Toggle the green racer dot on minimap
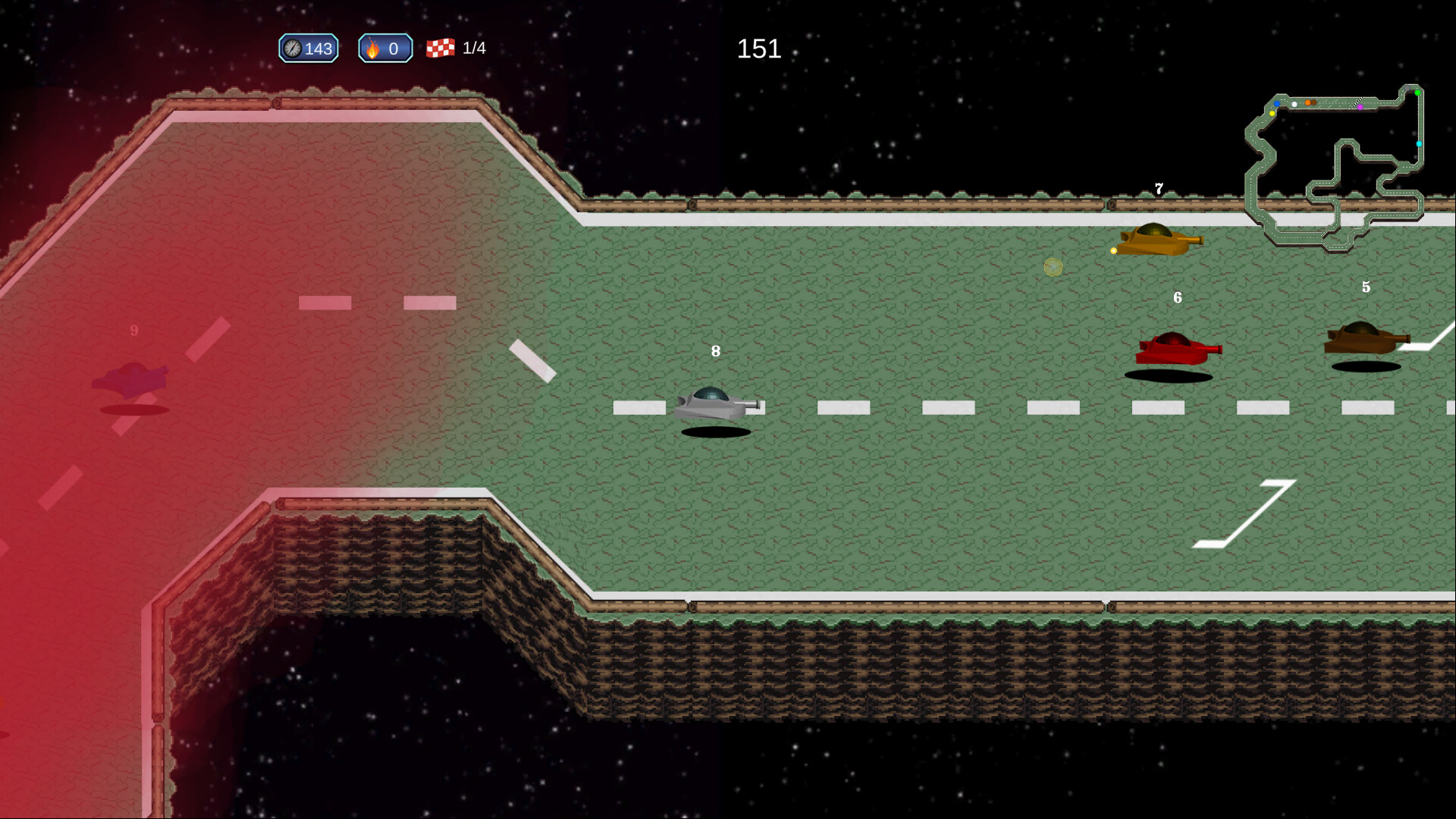1456x819 pixels. (1418, 93)
